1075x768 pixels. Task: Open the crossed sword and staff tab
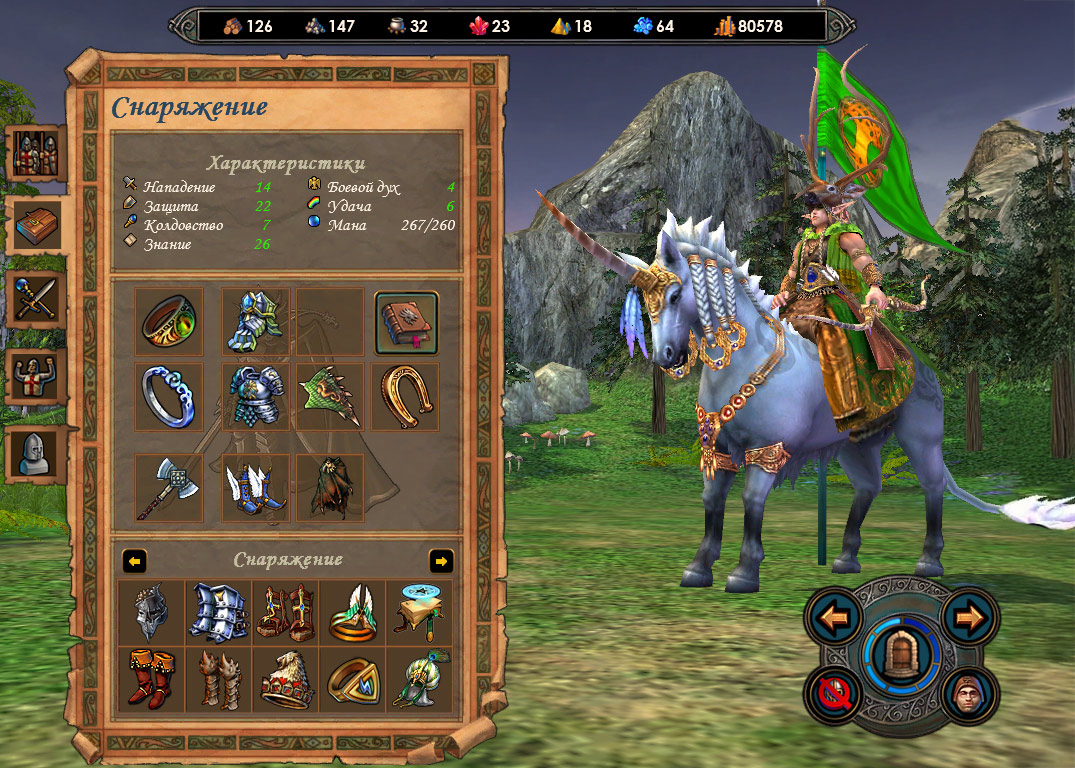[x=38, y=299]
